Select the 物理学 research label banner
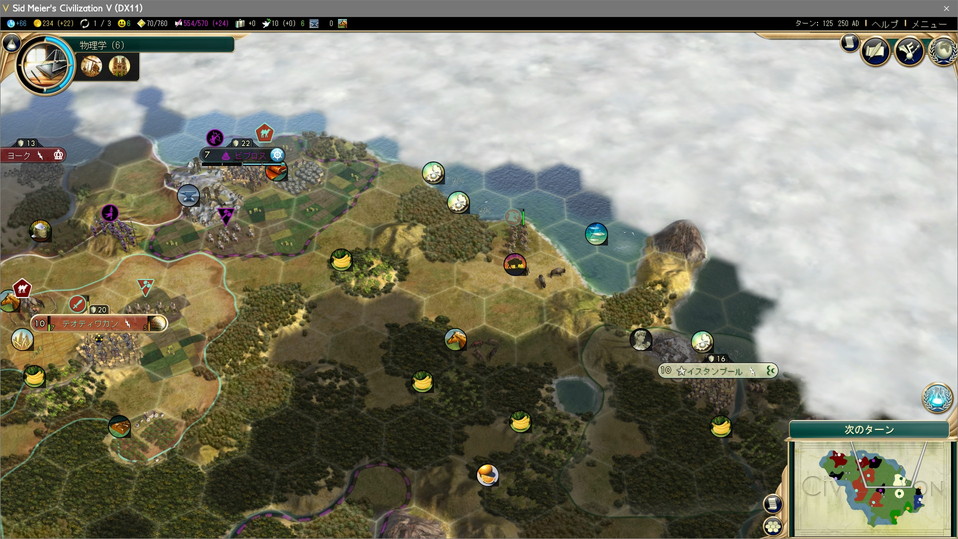Image resolution: width=958 pixels, height=539 pixels. 150,44
